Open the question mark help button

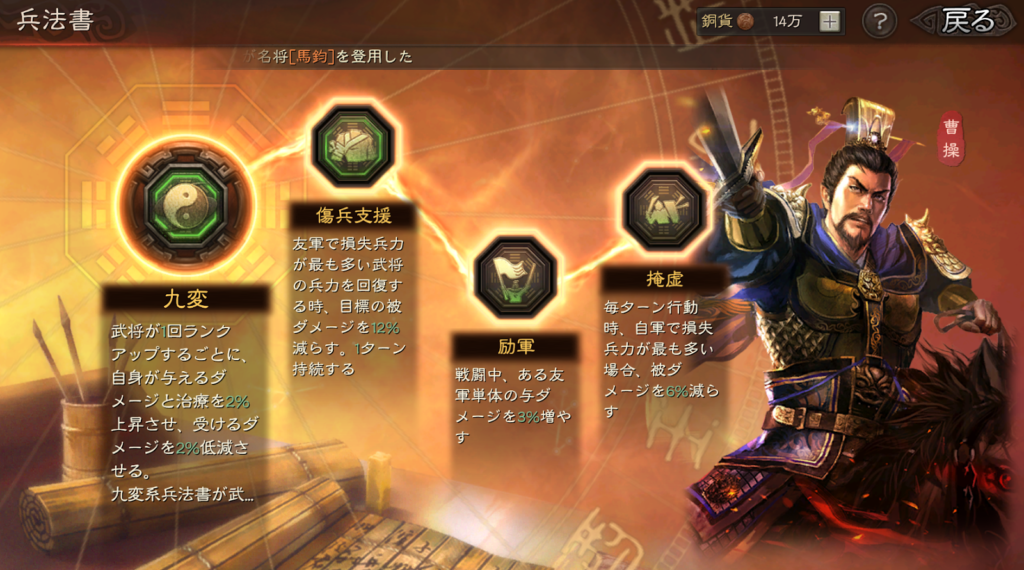pos(879,21)
